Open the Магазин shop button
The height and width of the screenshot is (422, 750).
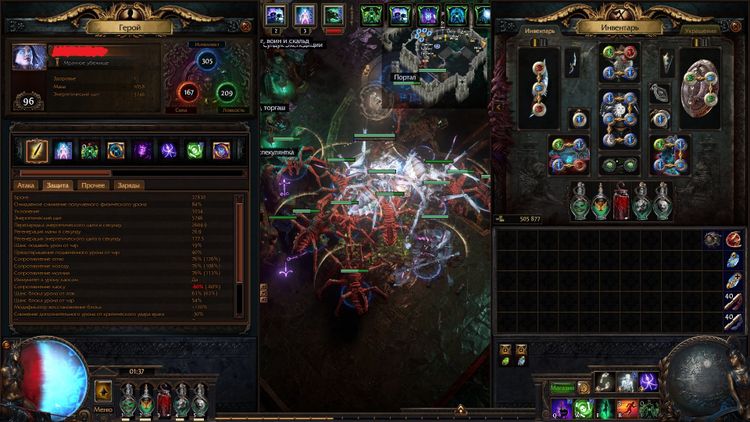pyautogui.click(x=562, y=389)
